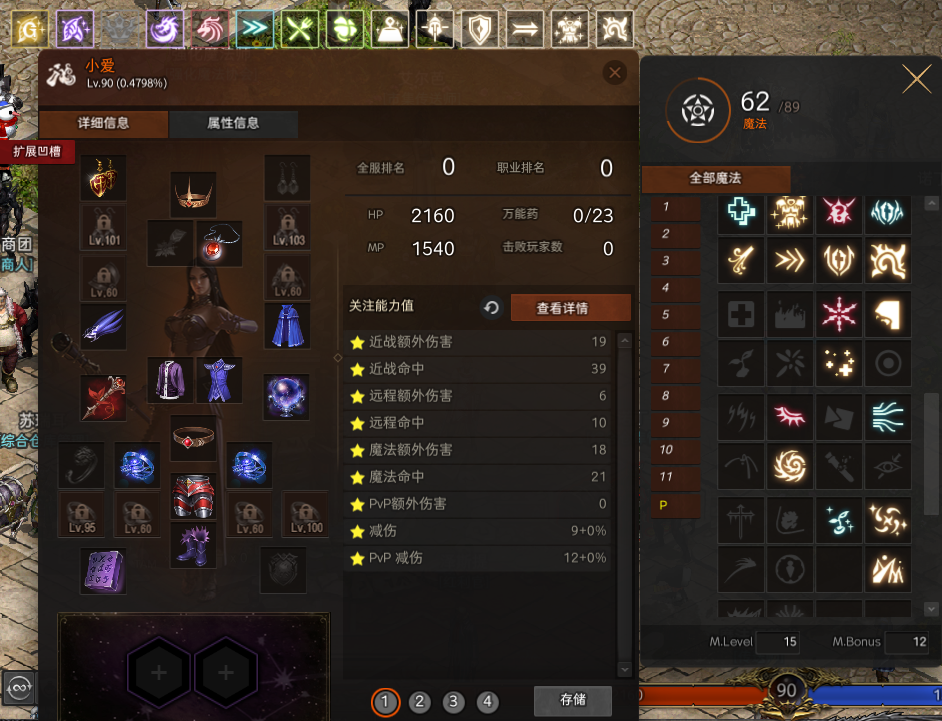942x721 pixels.
Task: Close the character info window
Action: (615, 72)
